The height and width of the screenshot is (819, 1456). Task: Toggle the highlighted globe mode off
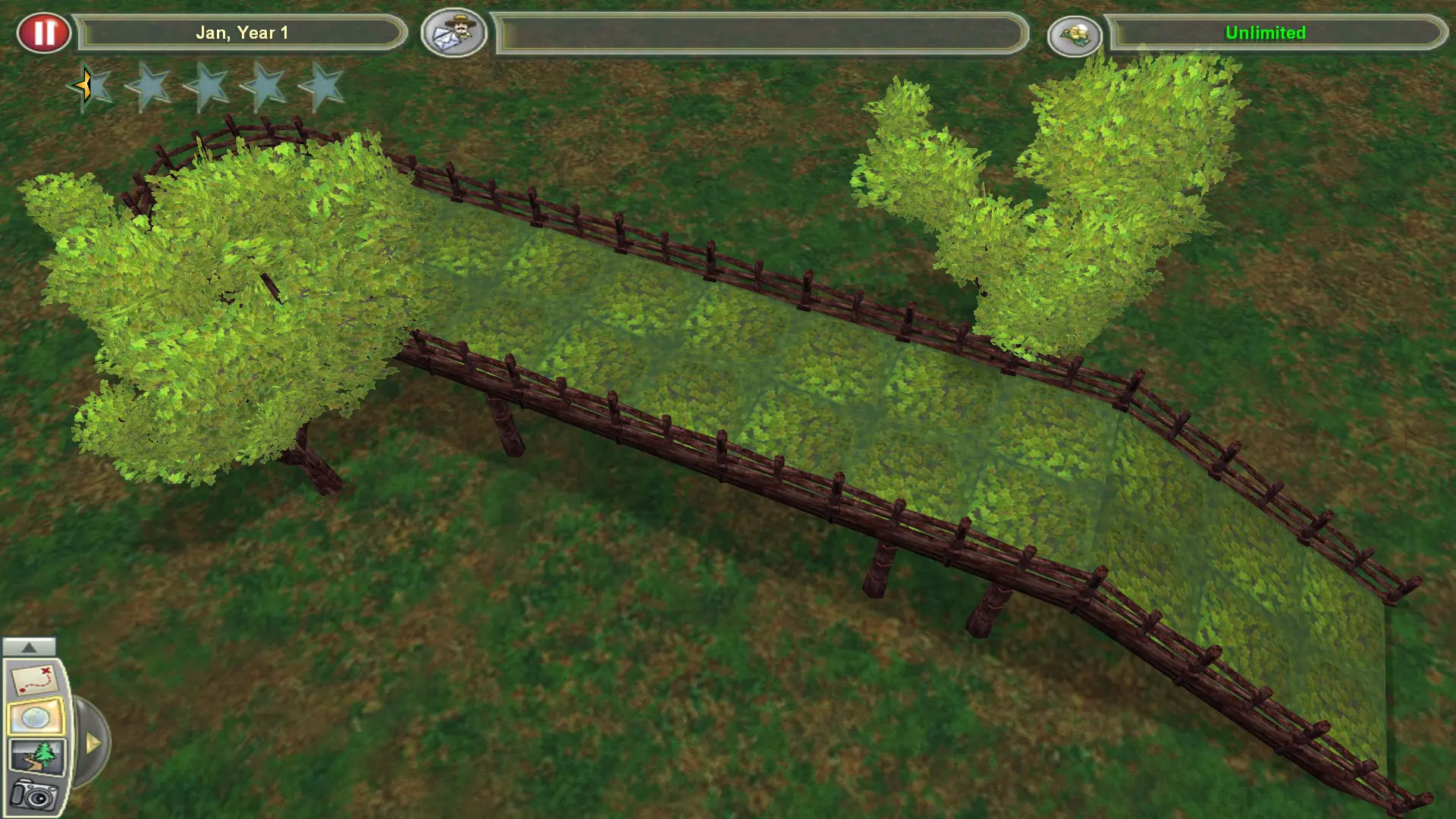pyautogui.click(x=36, y=715)
